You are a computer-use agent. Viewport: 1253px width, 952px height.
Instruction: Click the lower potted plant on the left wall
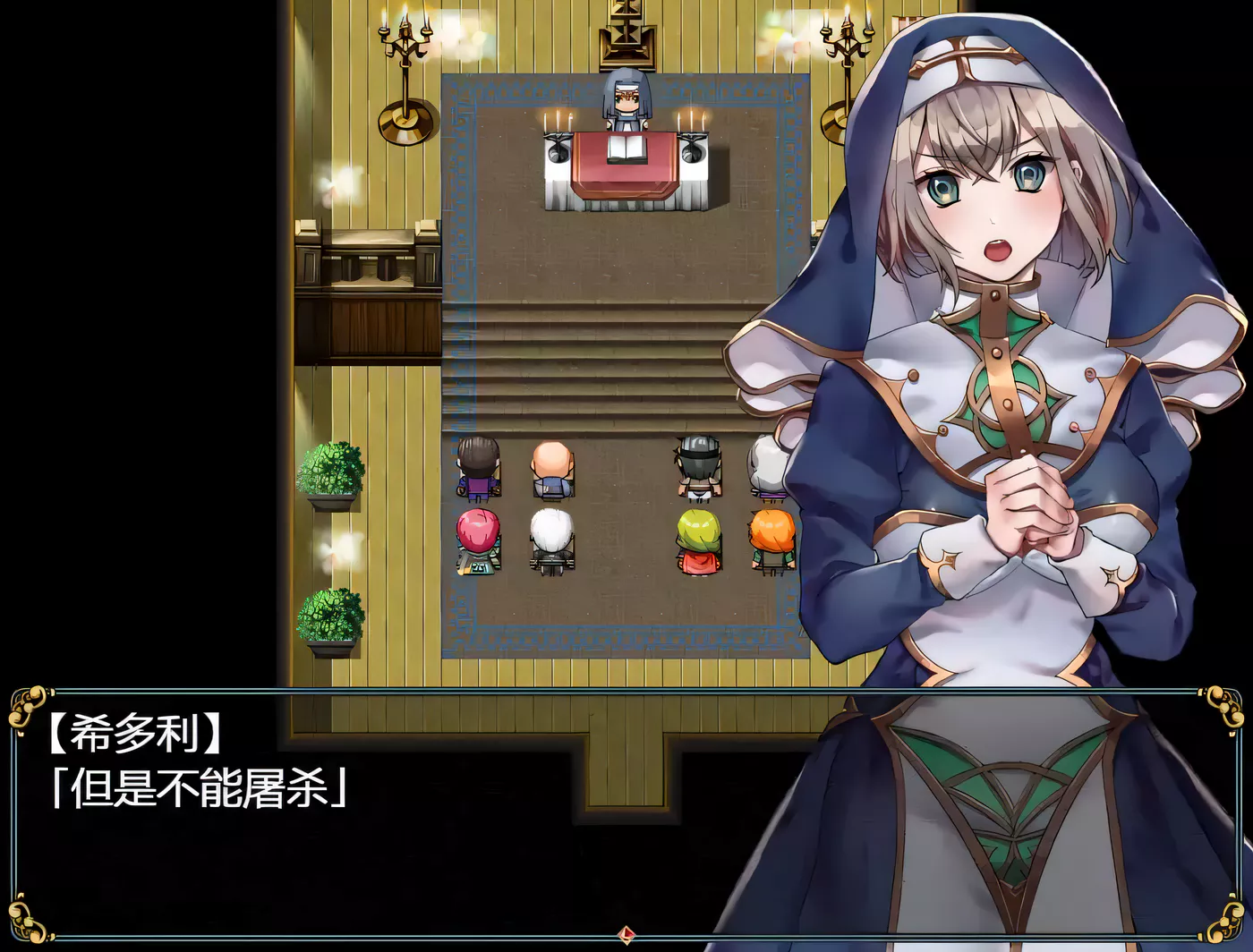pyautogui.click(x=329, y=617)
